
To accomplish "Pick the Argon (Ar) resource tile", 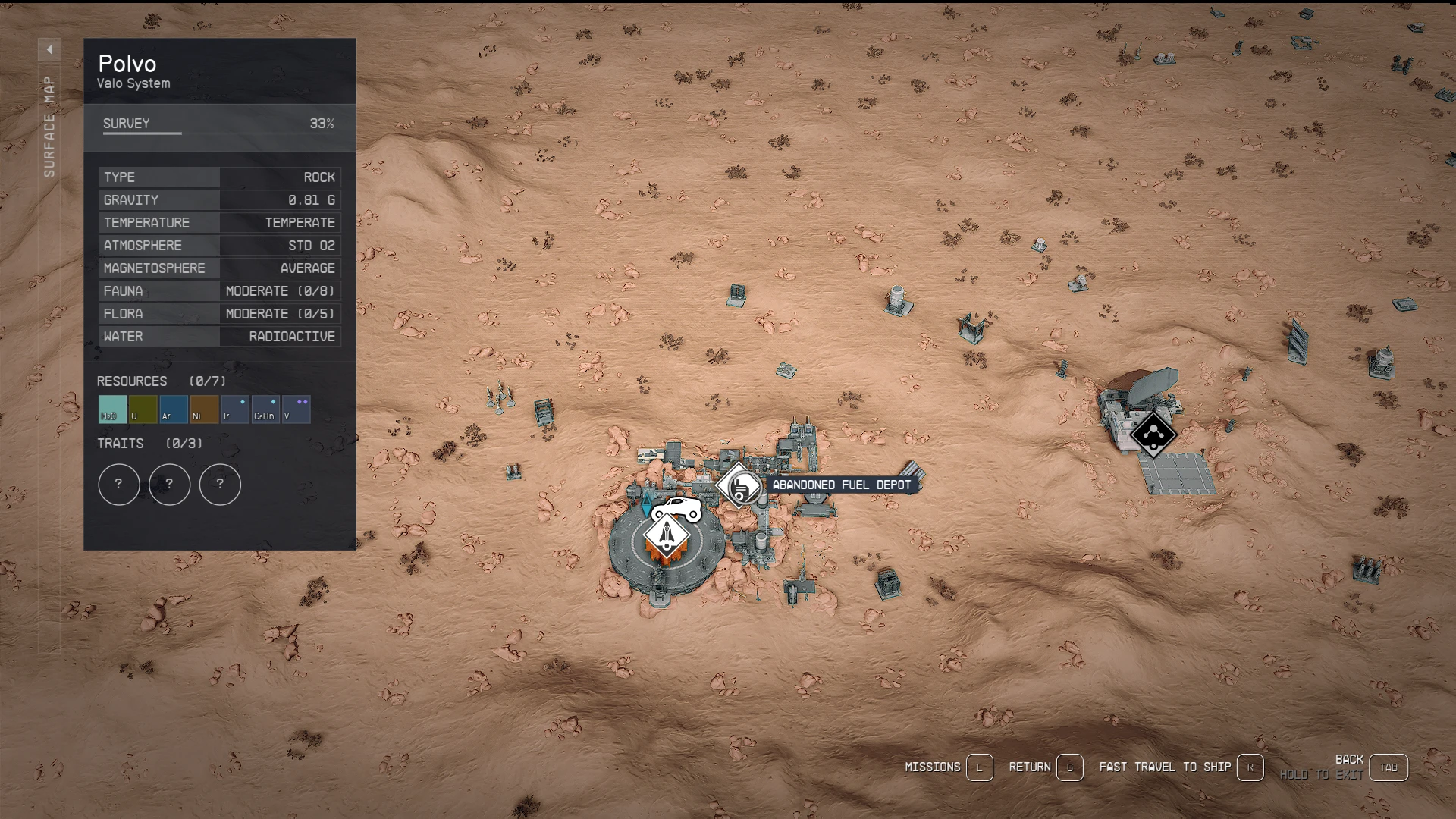I will click(x=174, y=409).
